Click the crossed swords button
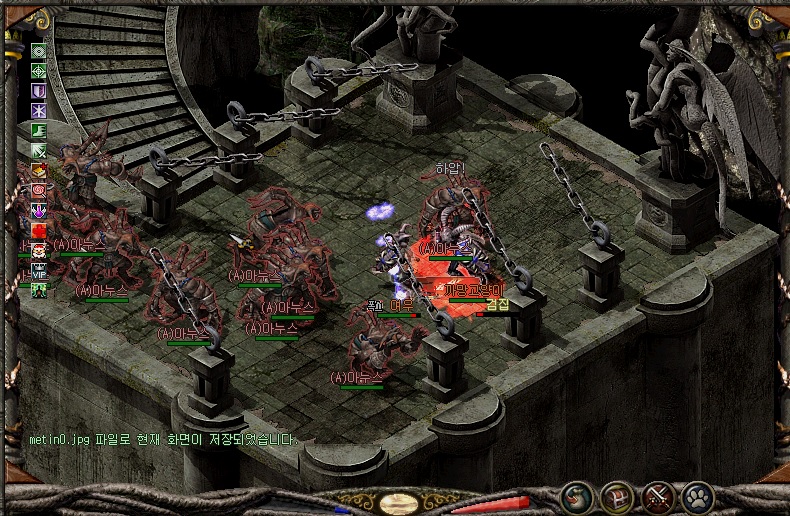 (x=657, y=495)
